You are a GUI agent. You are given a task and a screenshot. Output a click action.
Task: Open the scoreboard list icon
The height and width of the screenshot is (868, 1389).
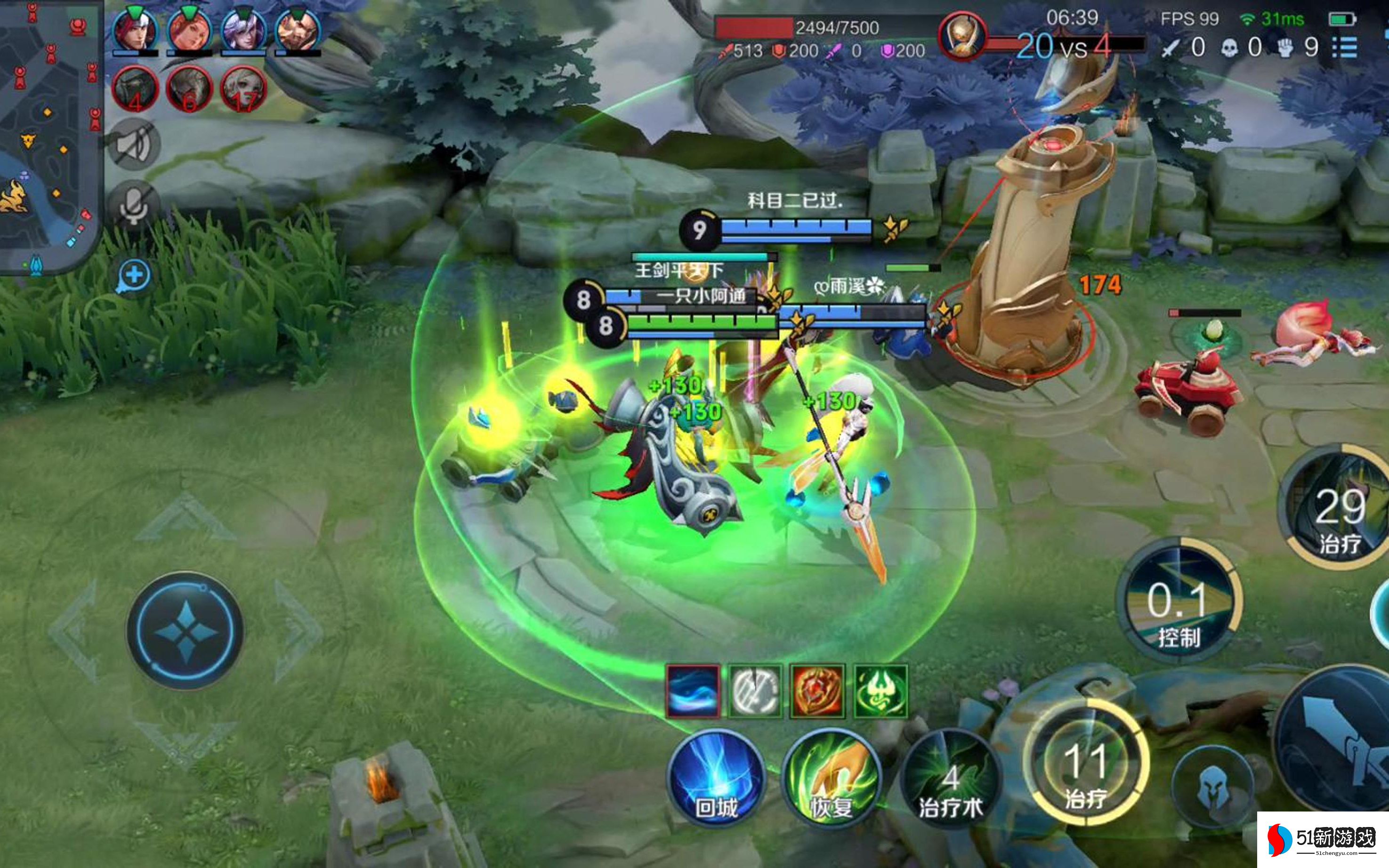(x=1345, y=47)
